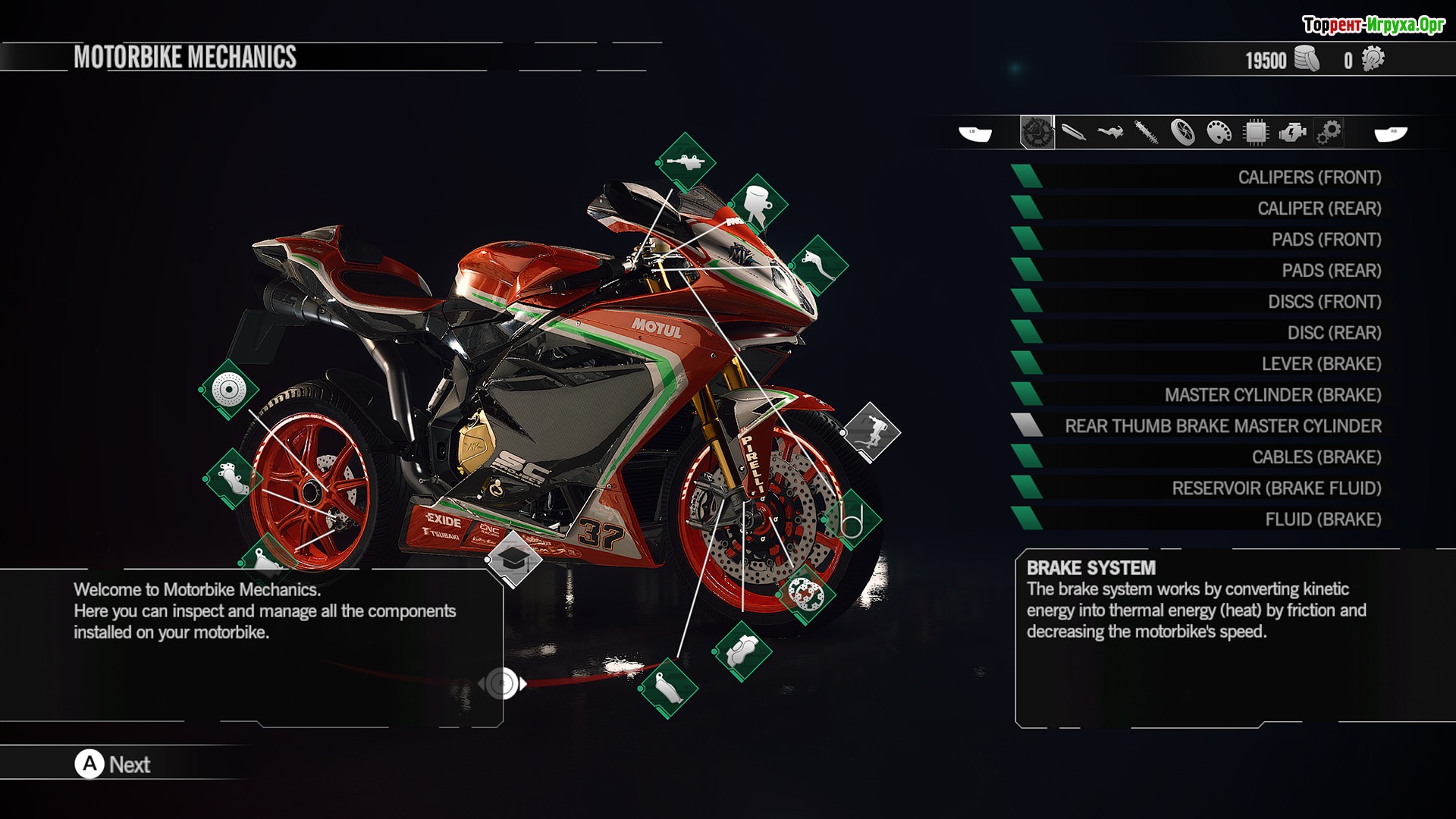
Task: Click the graduation cap tutorial marker
Action: click(x=513, y=559)
